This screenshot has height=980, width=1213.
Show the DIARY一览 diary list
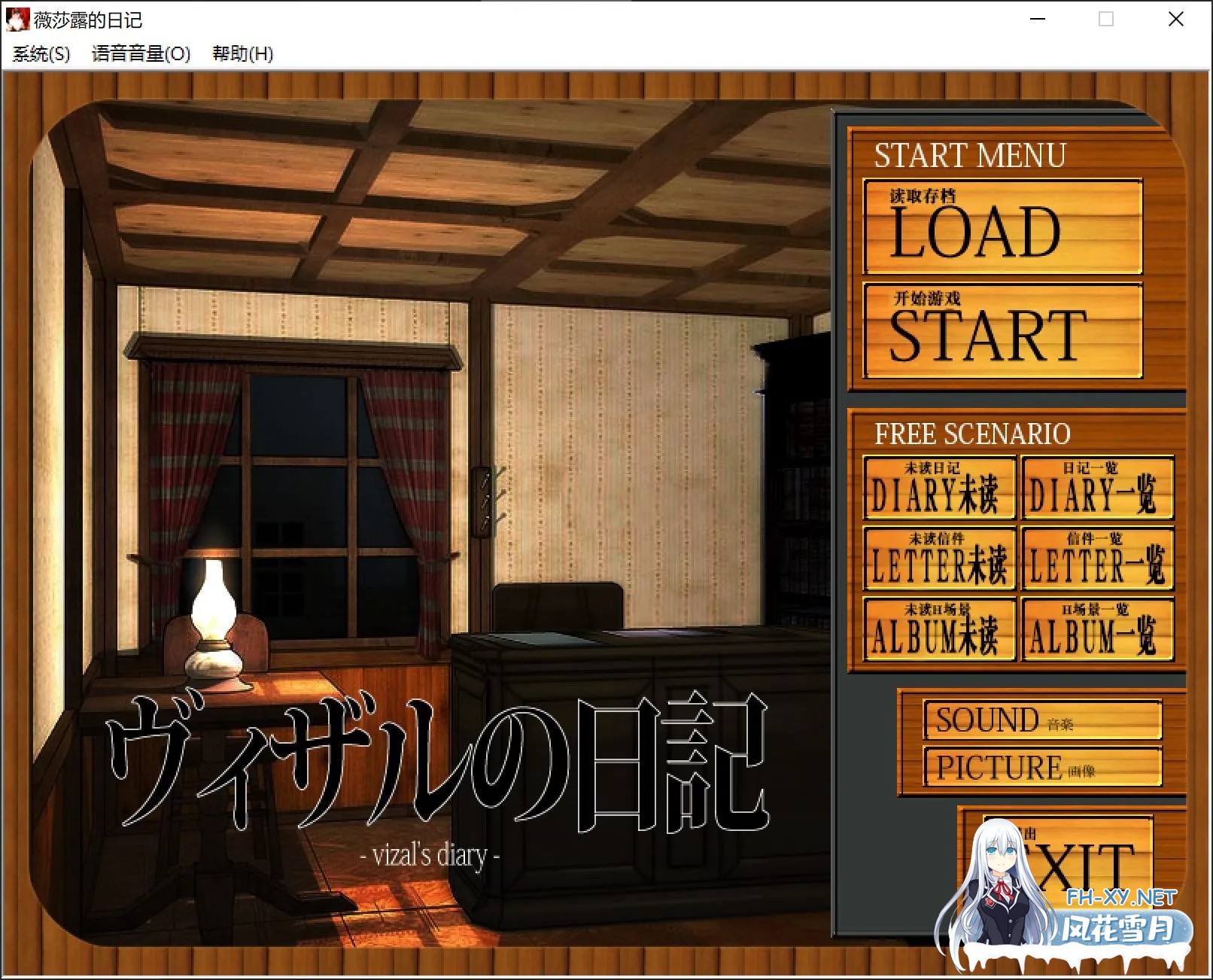[1097, 488]
